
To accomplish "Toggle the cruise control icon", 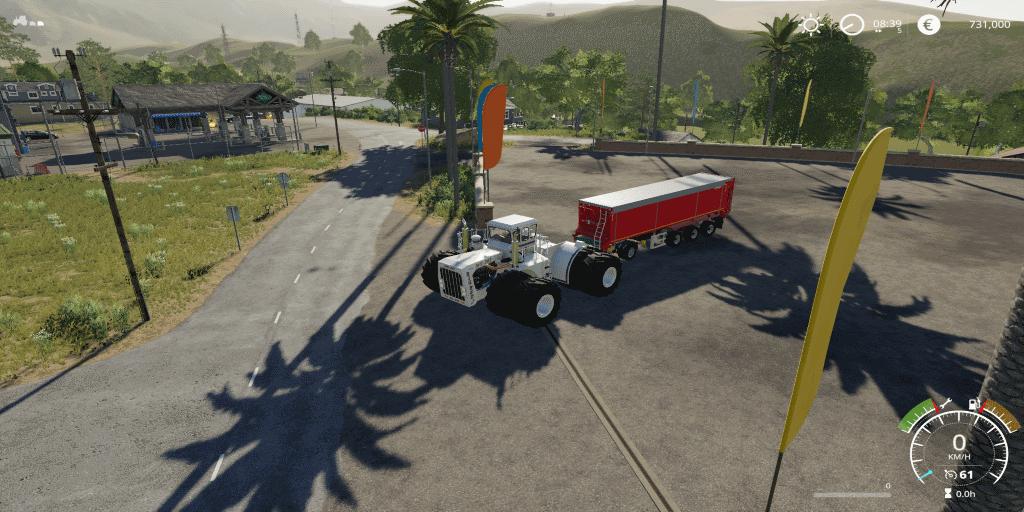I will pyautogui.click(x=949, y=474).
